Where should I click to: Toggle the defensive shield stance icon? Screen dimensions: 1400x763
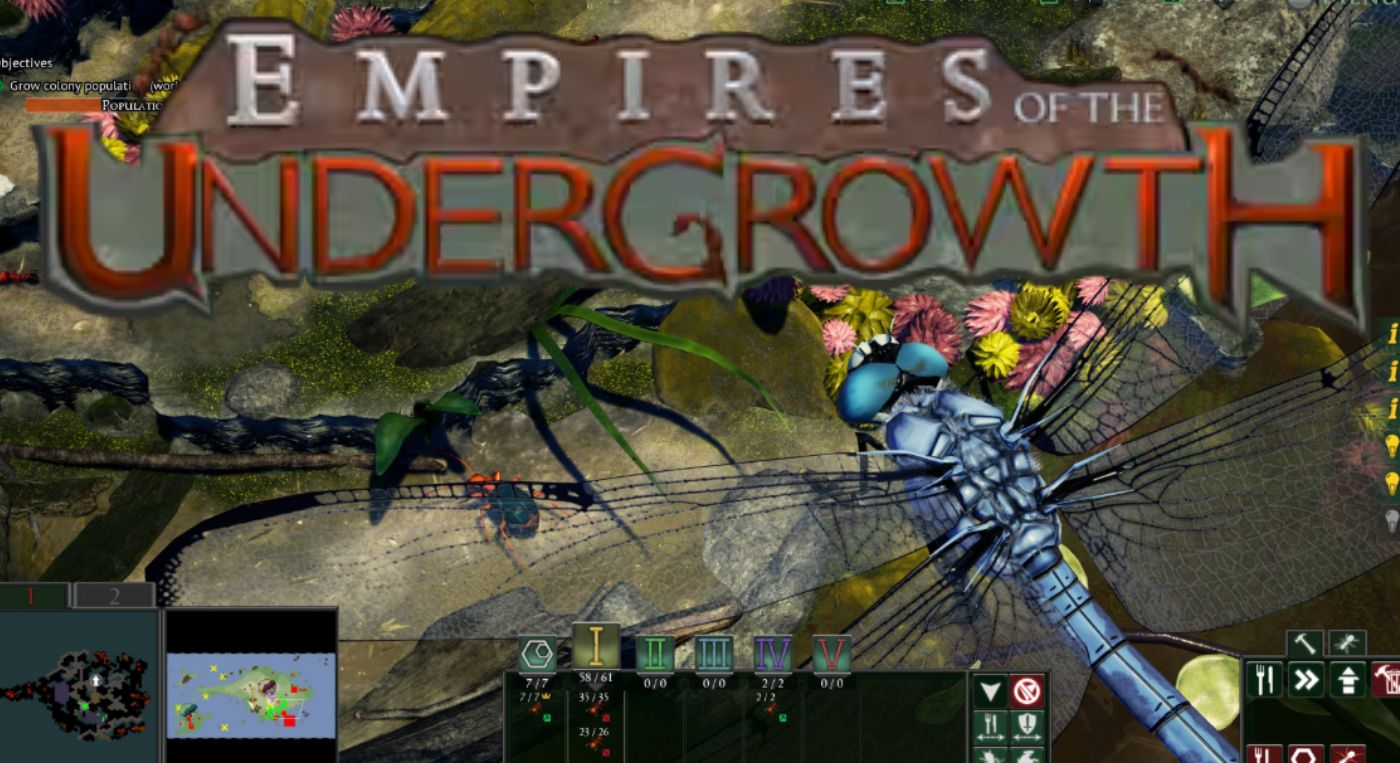click(x=1026, y=725)
